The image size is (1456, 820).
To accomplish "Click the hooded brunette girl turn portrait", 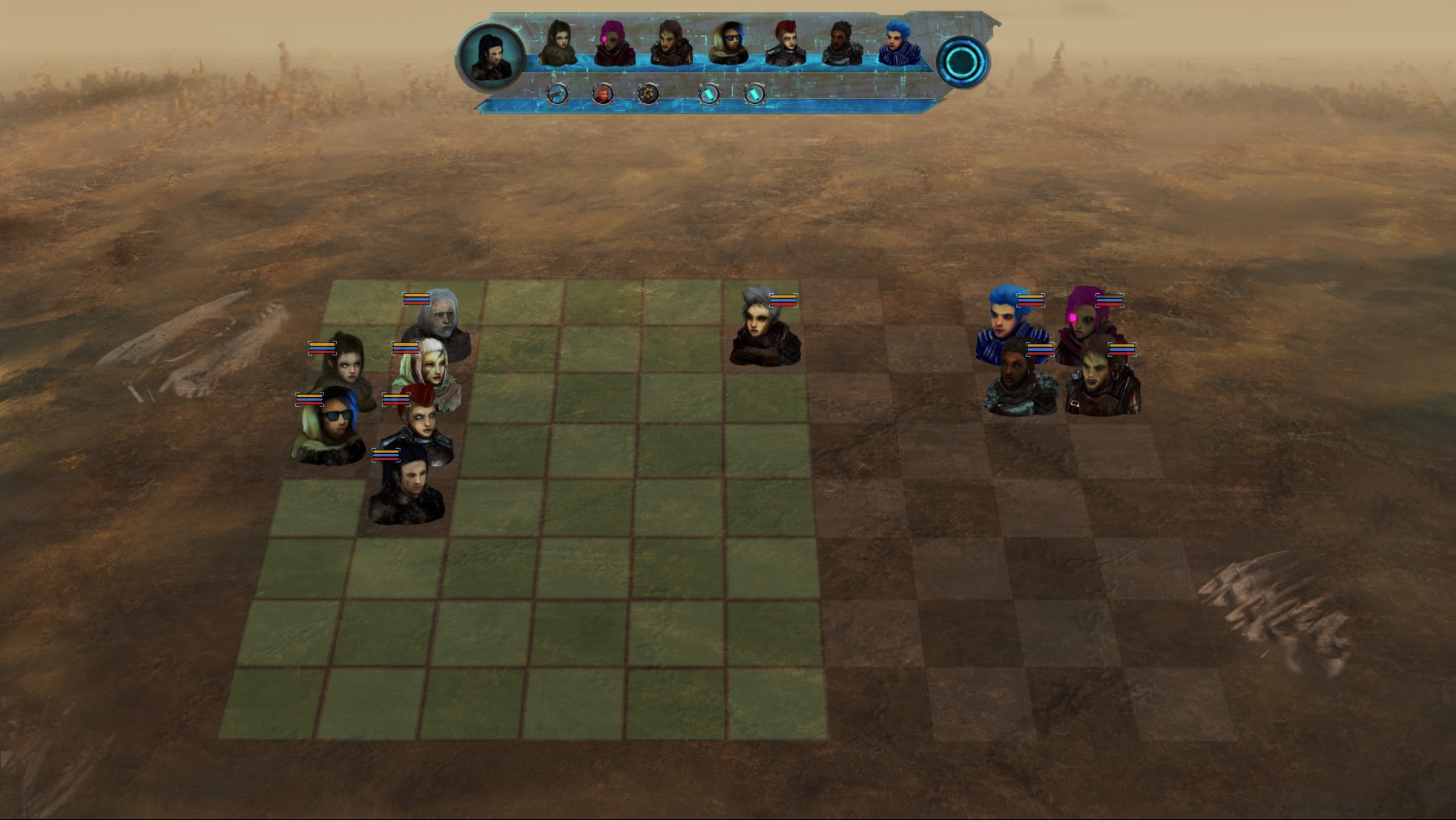I will click(x=558, y=43).
